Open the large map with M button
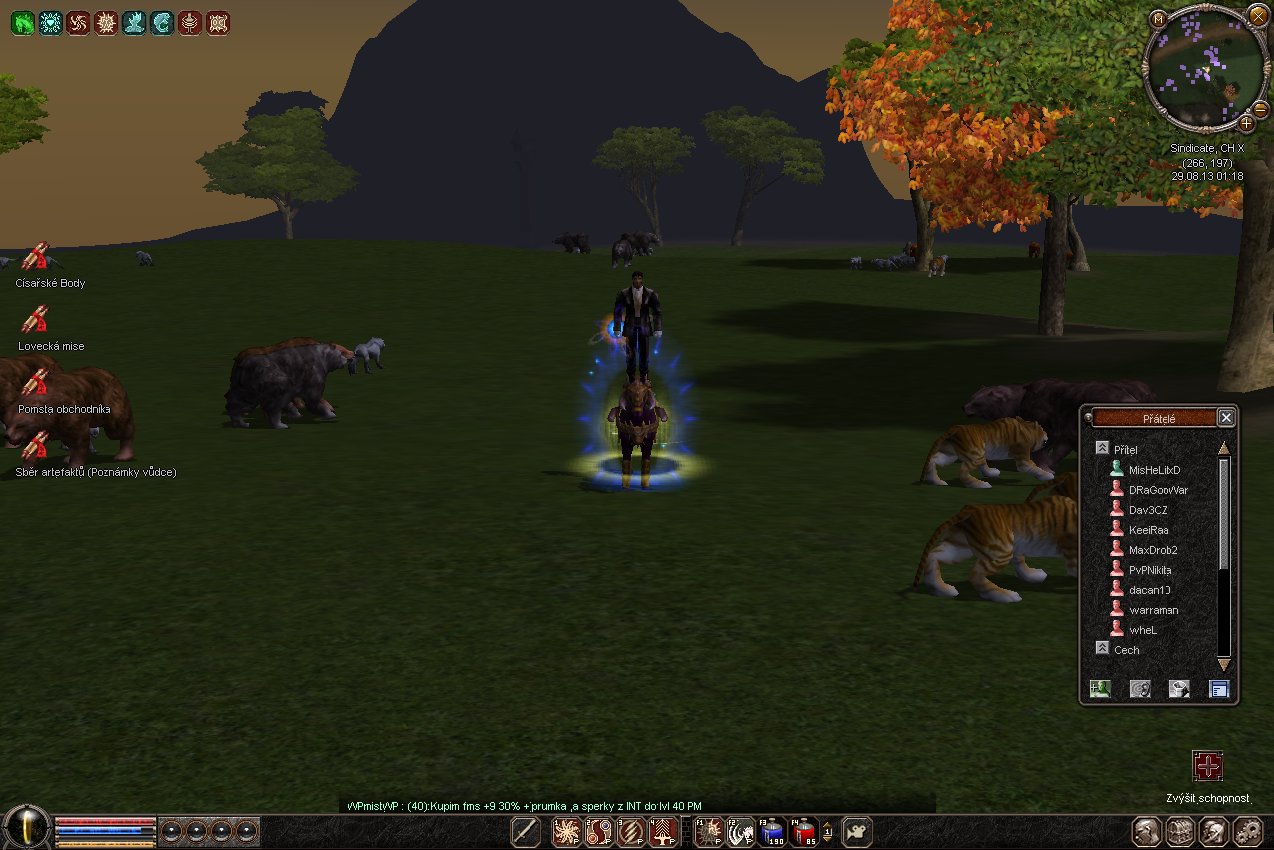This screenshot has width=1274, height=850. click(1158, 18)
